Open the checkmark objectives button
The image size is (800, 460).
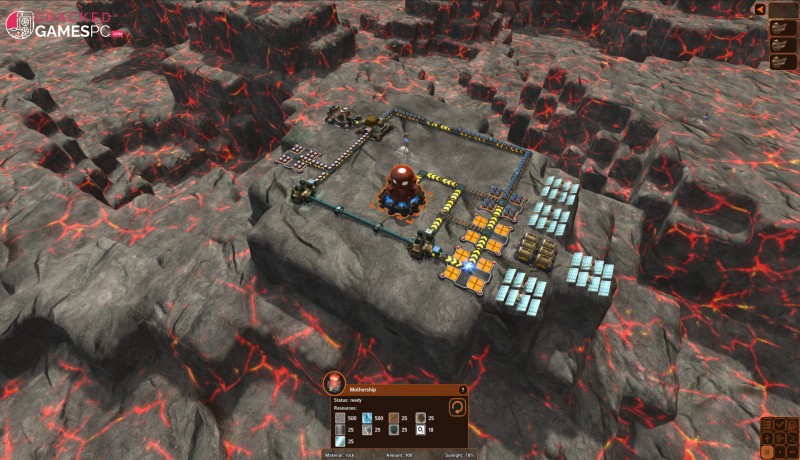click(780, 425)
